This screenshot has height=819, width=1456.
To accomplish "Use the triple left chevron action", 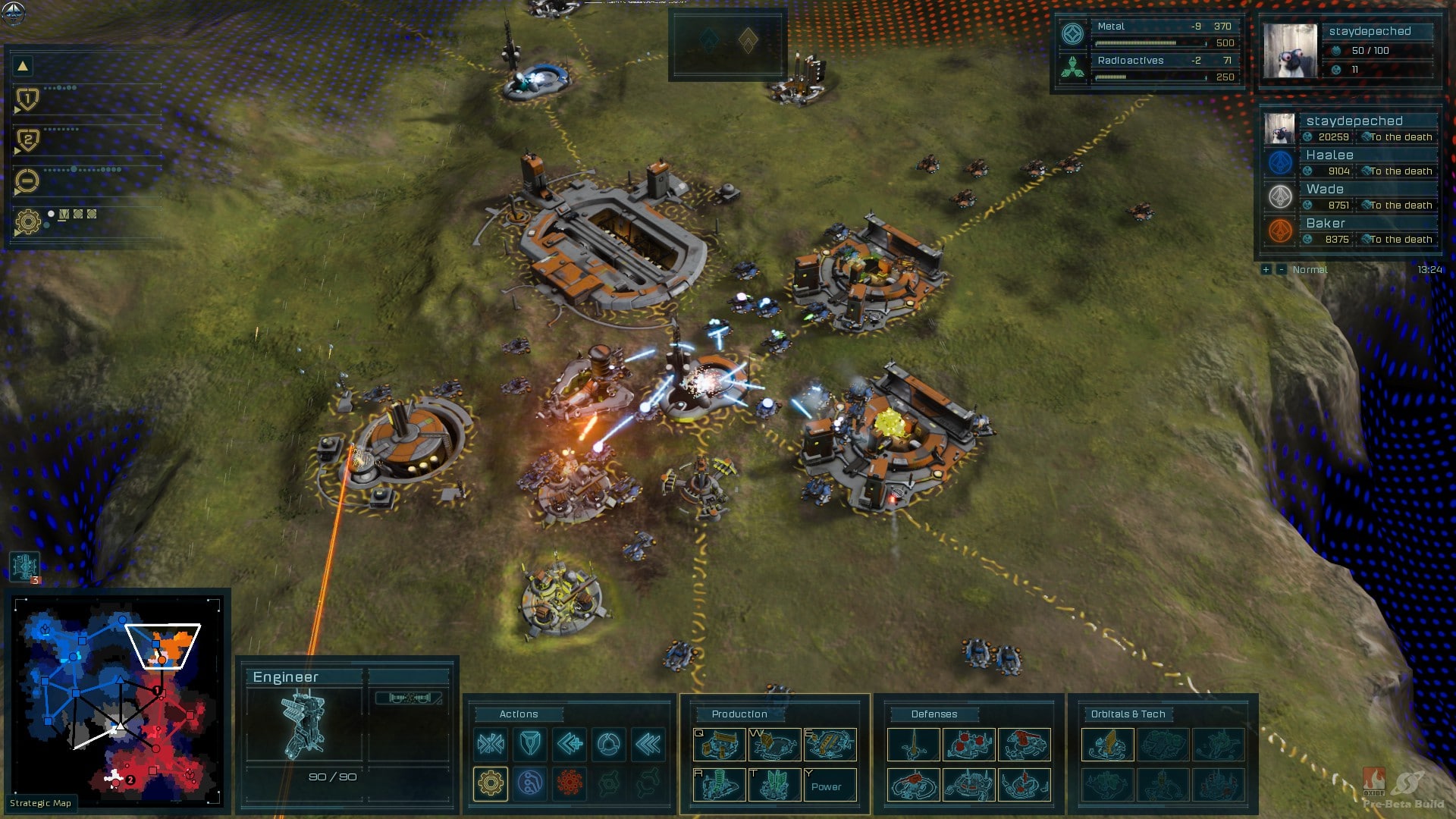I will tap(648, 744).
